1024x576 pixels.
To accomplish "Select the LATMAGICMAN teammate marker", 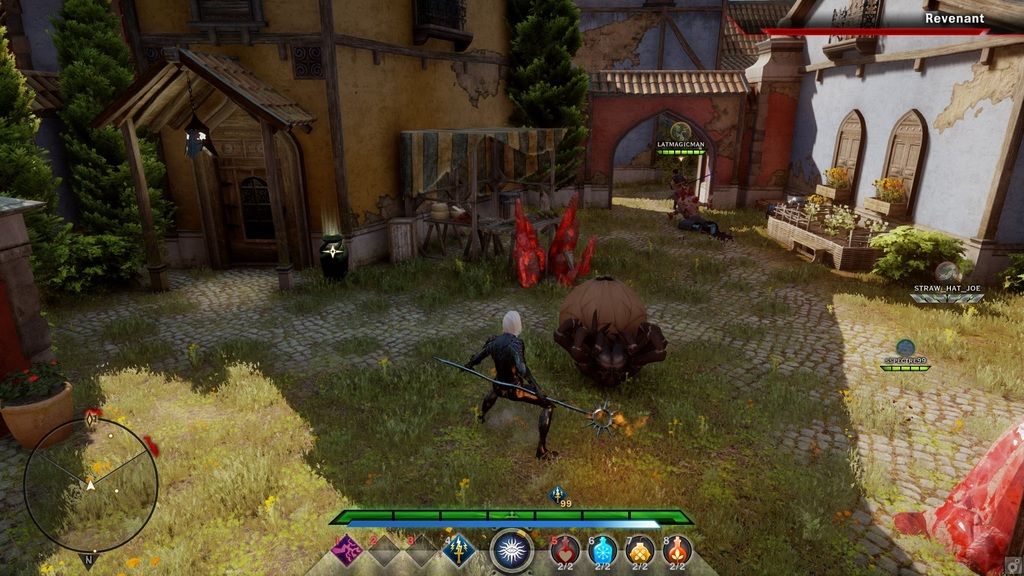I will (681, 132).
